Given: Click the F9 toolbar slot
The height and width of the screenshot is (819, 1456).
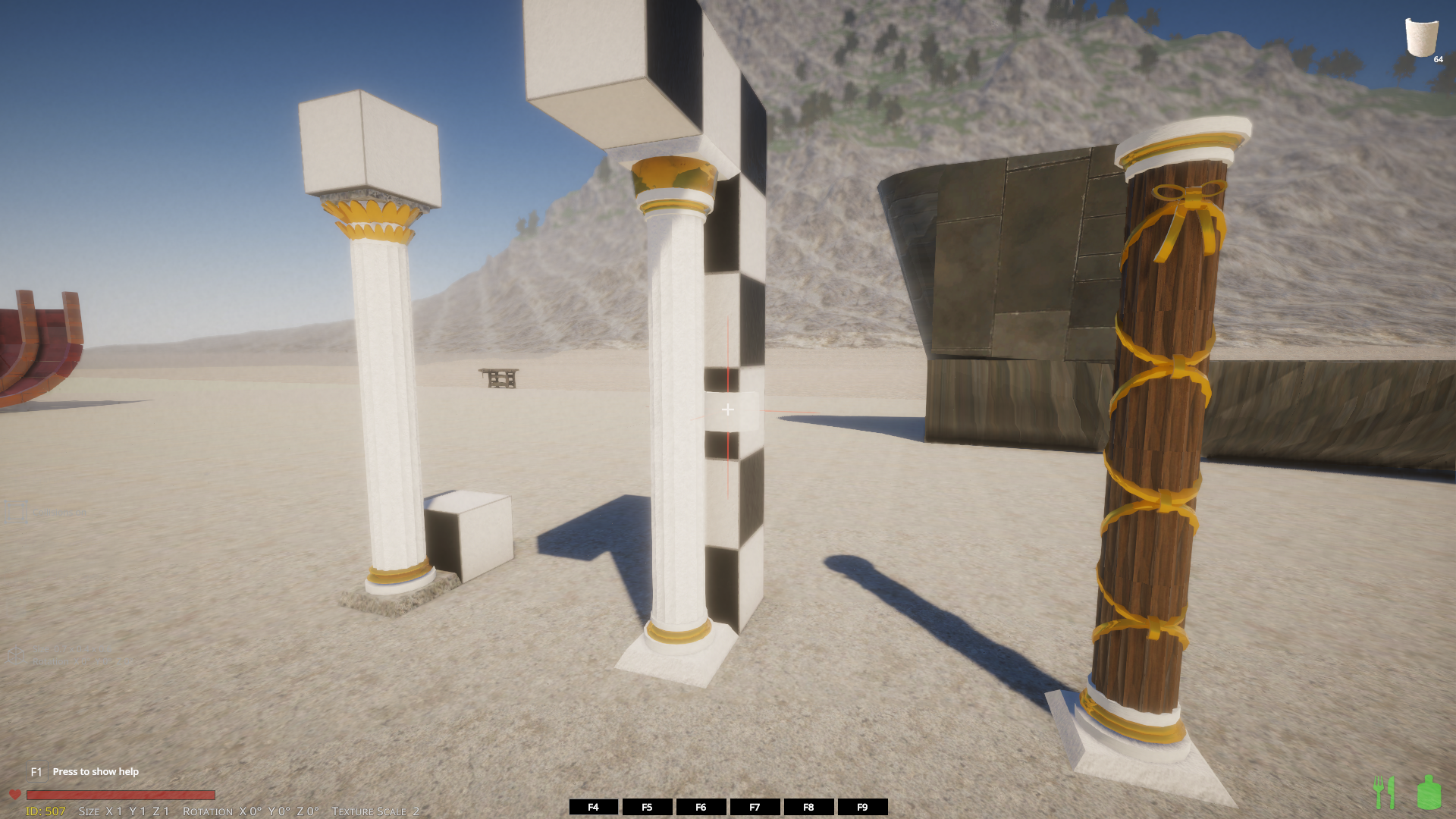Looking at the screenshot, I should tap(862, 807).
